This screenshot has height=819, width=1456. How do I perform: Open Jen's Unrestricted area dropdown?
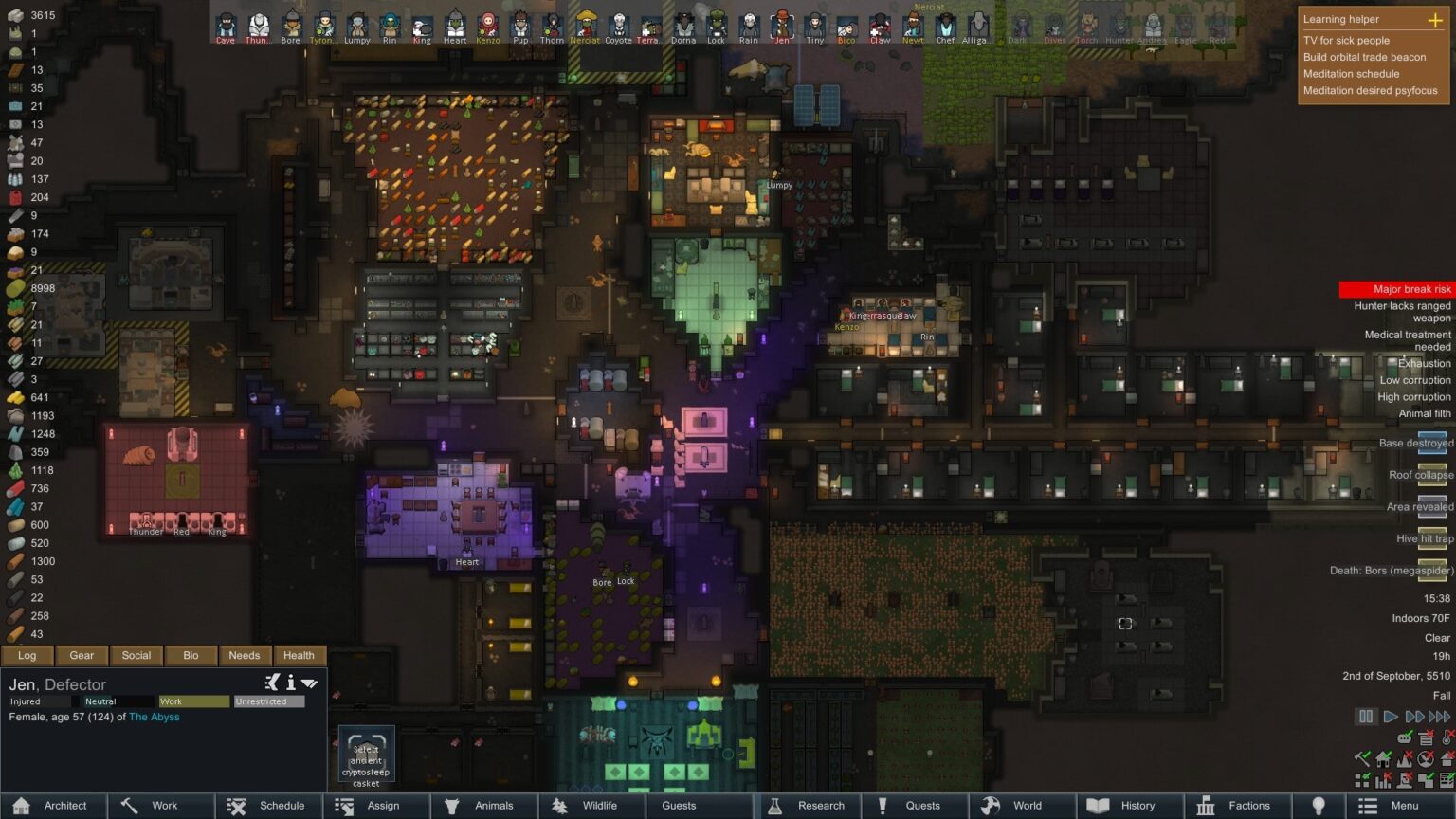(x=270, y=701)
